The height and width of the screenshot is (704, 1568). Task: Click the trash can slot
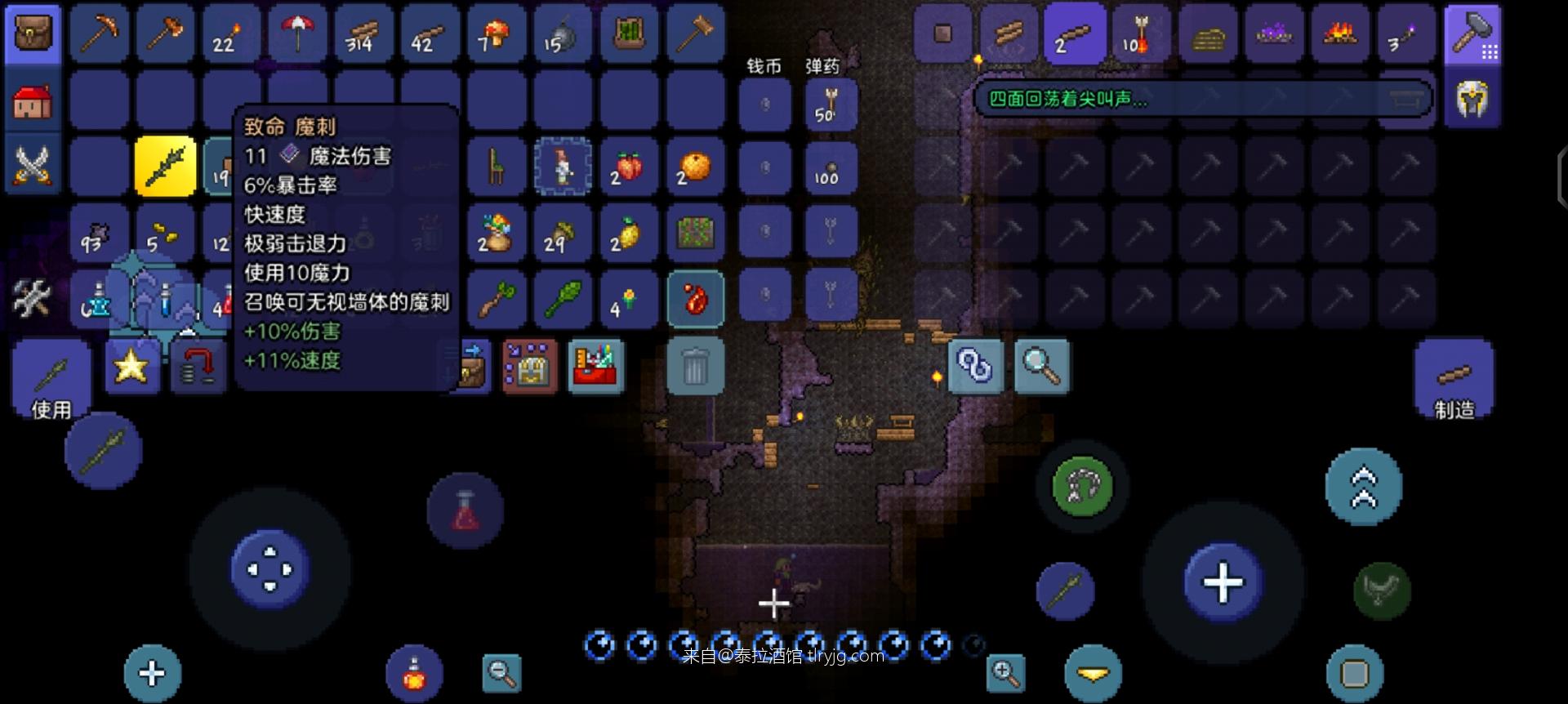coord(694,367)
